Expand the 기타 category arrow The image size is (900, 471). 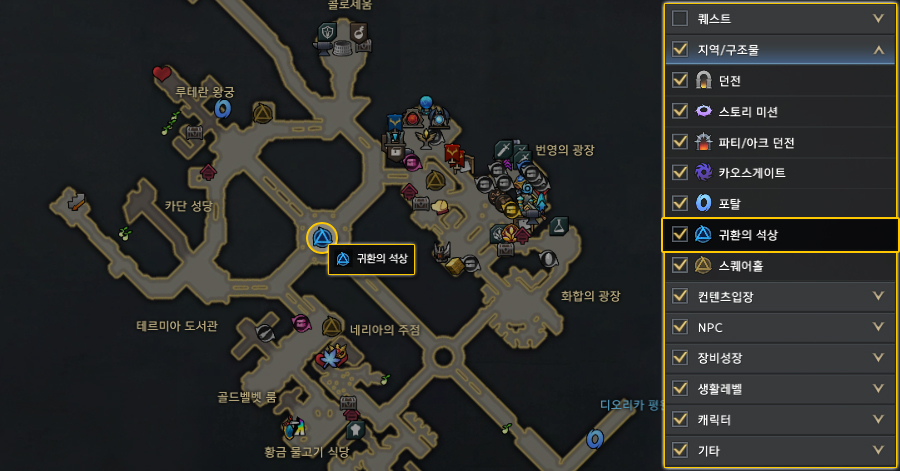coord(878,450)
